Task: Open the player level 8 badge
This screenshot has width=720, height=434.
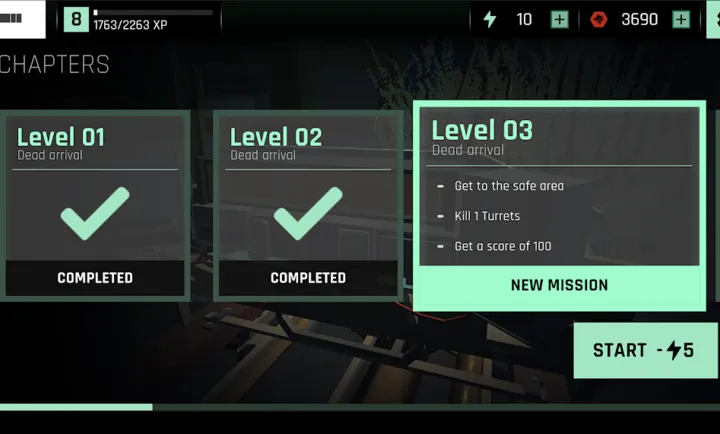Action: [x=75, y=19]
